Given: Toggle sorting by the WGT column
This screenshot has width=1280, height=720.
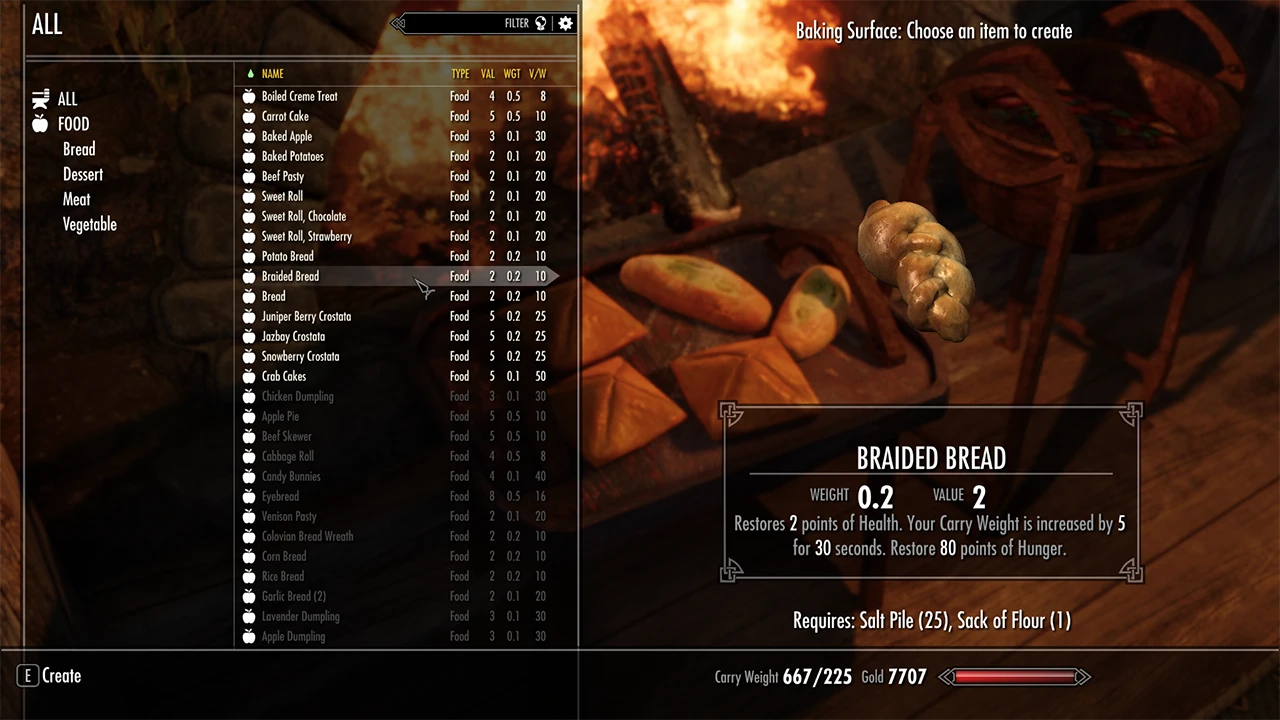Looking at the screenshot, I should [x=511, y=73].
